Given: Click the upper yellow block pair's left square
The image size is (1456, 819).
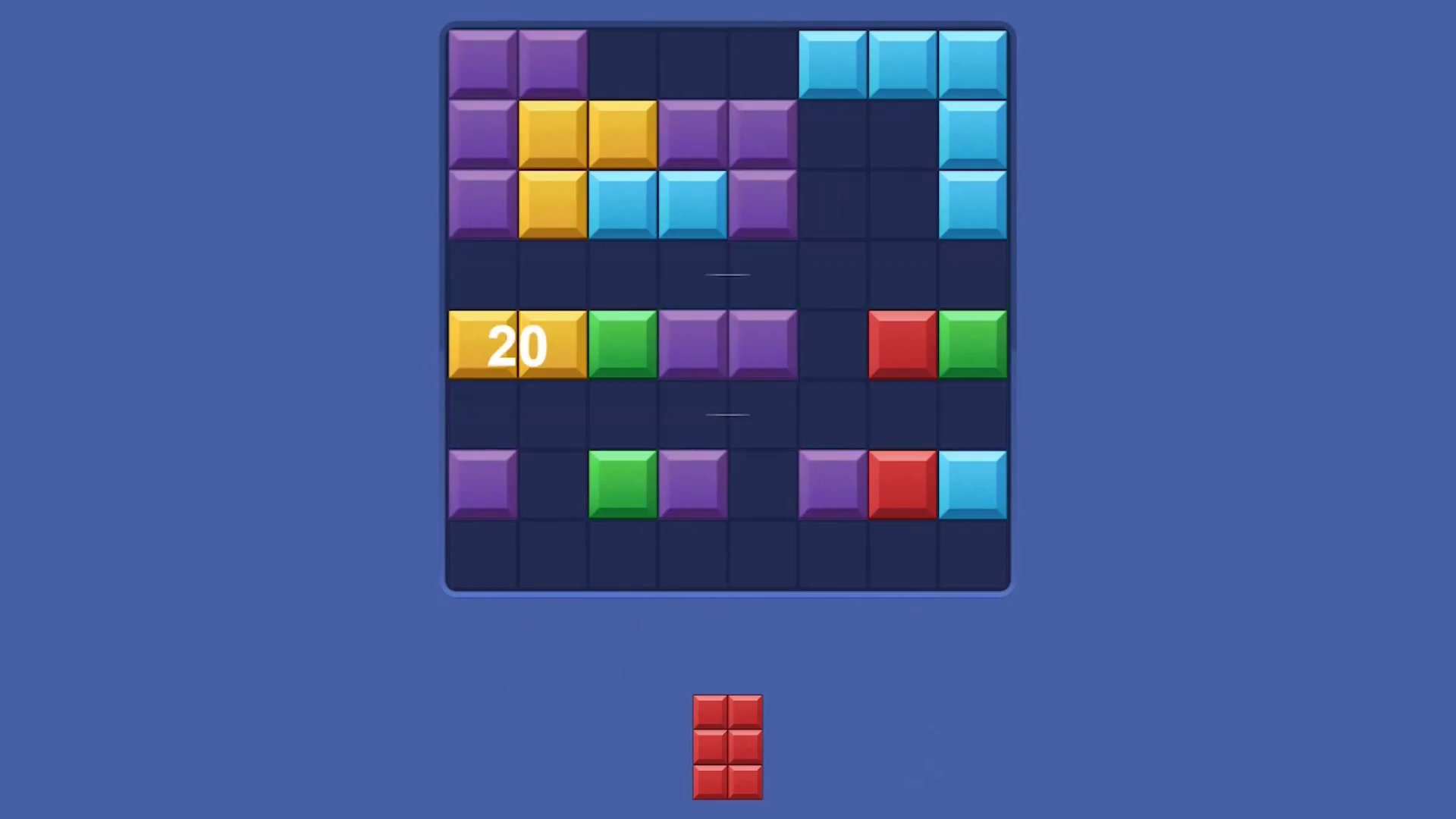Looking at the screenshot, I should click(x=552, y=133).
